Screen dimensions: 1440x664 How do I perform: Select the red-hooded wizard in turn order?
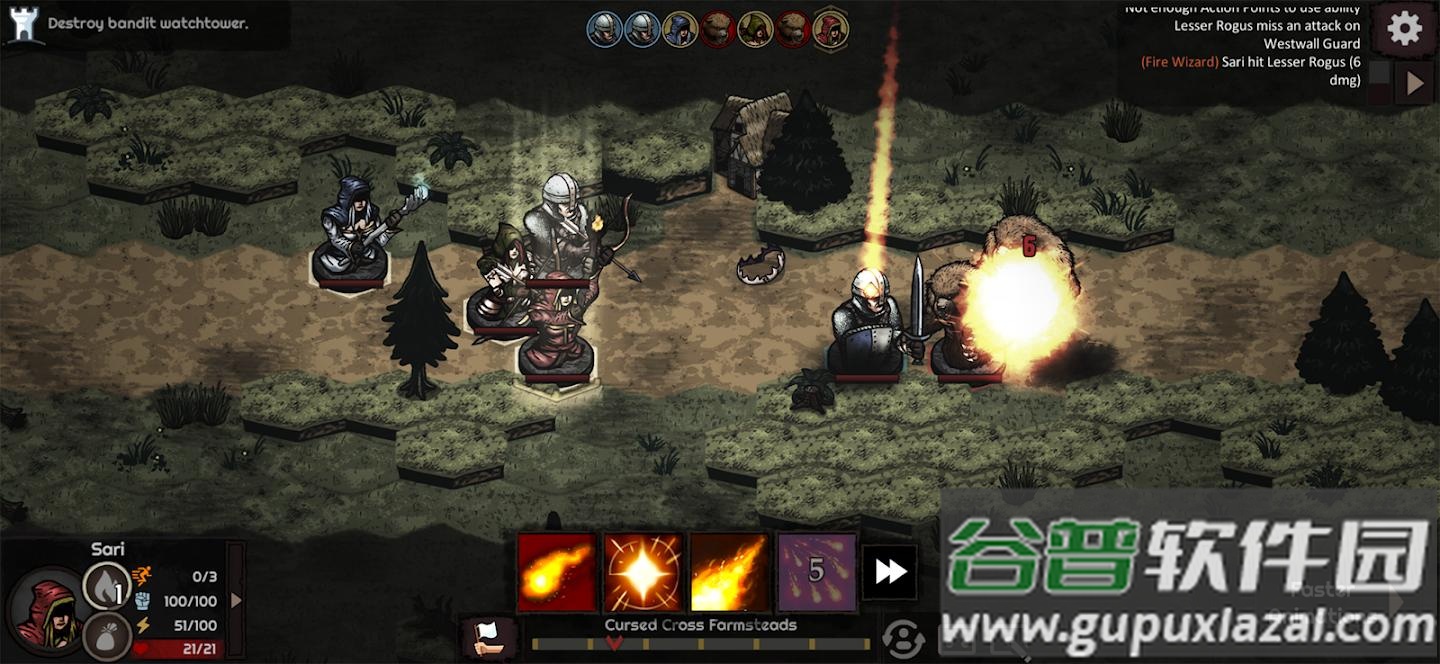[x=830, y=29]
